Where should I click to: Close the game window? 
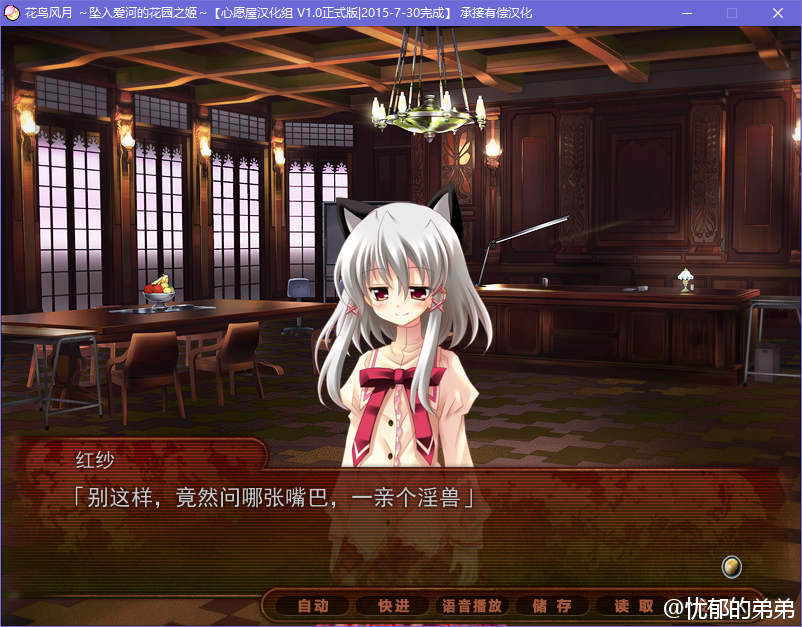(x=778, y=13)
